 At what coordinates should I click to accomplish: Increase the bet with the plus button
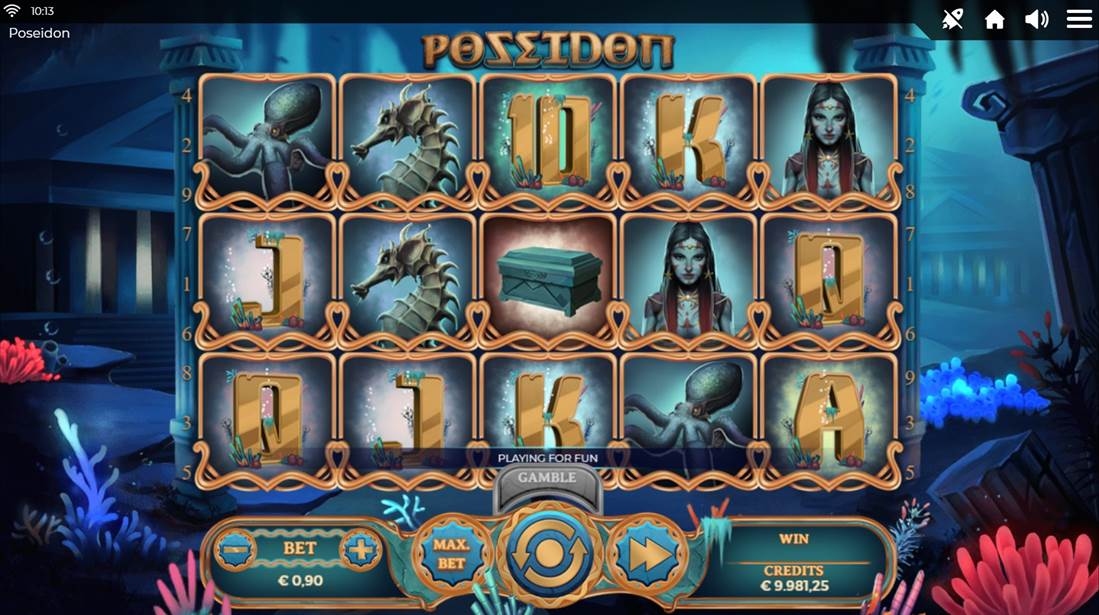click(x=359, y=549)
